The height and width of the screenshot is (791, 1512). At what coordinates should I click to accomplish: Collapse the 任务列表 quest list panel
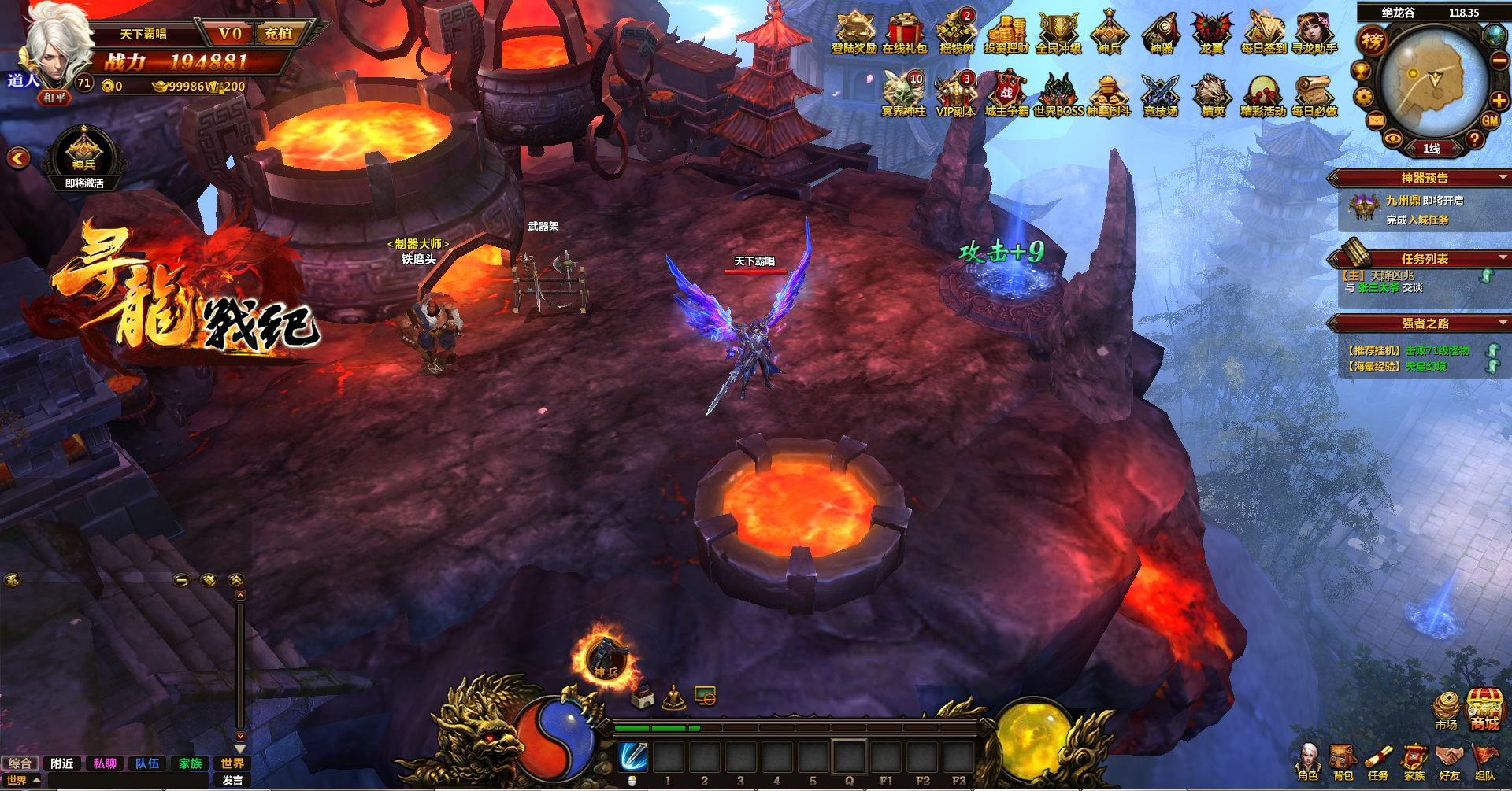(1503, 258)
